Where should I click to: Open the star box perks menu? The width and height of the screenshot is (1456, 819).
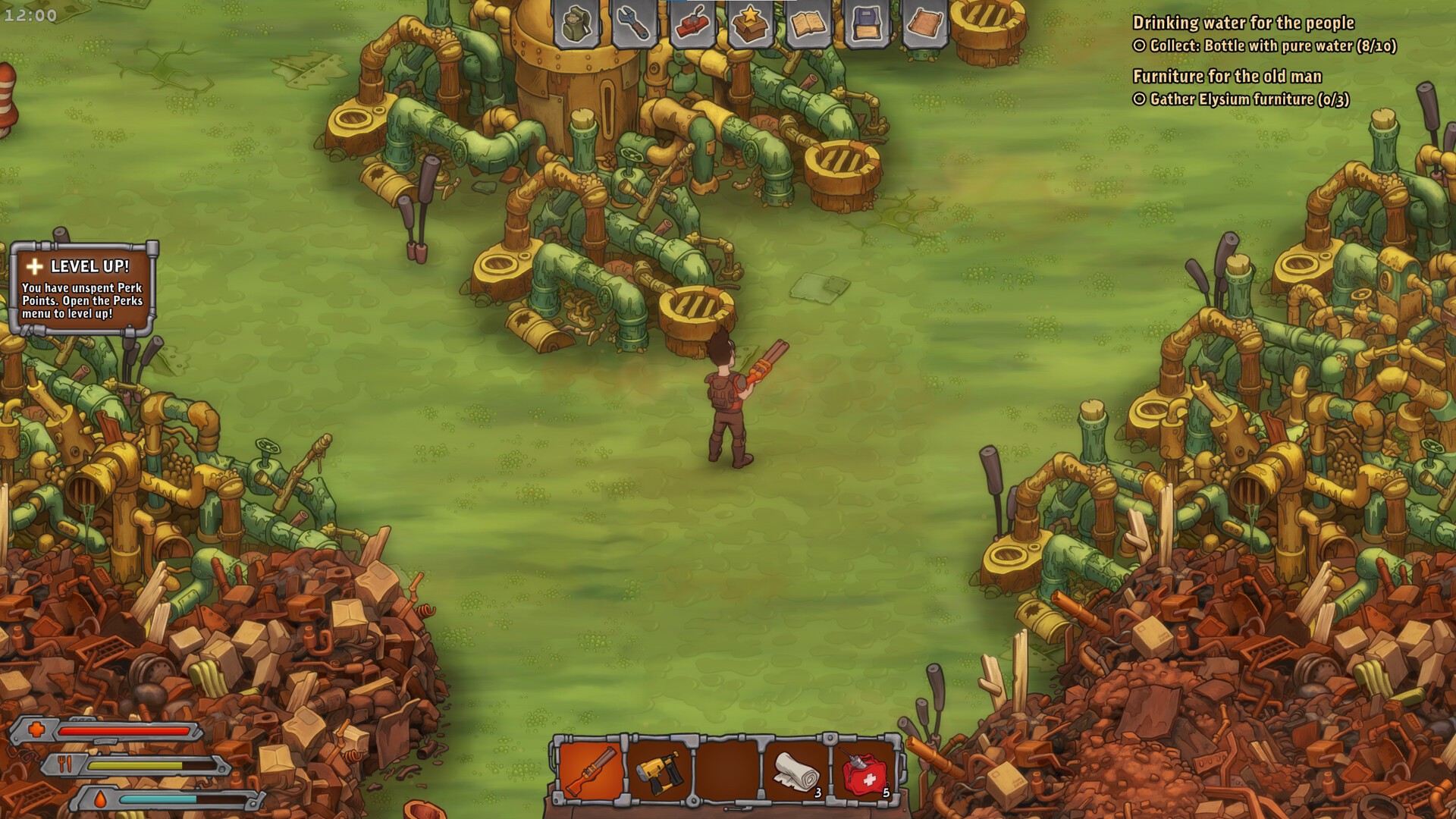click(x=749, y=24)
